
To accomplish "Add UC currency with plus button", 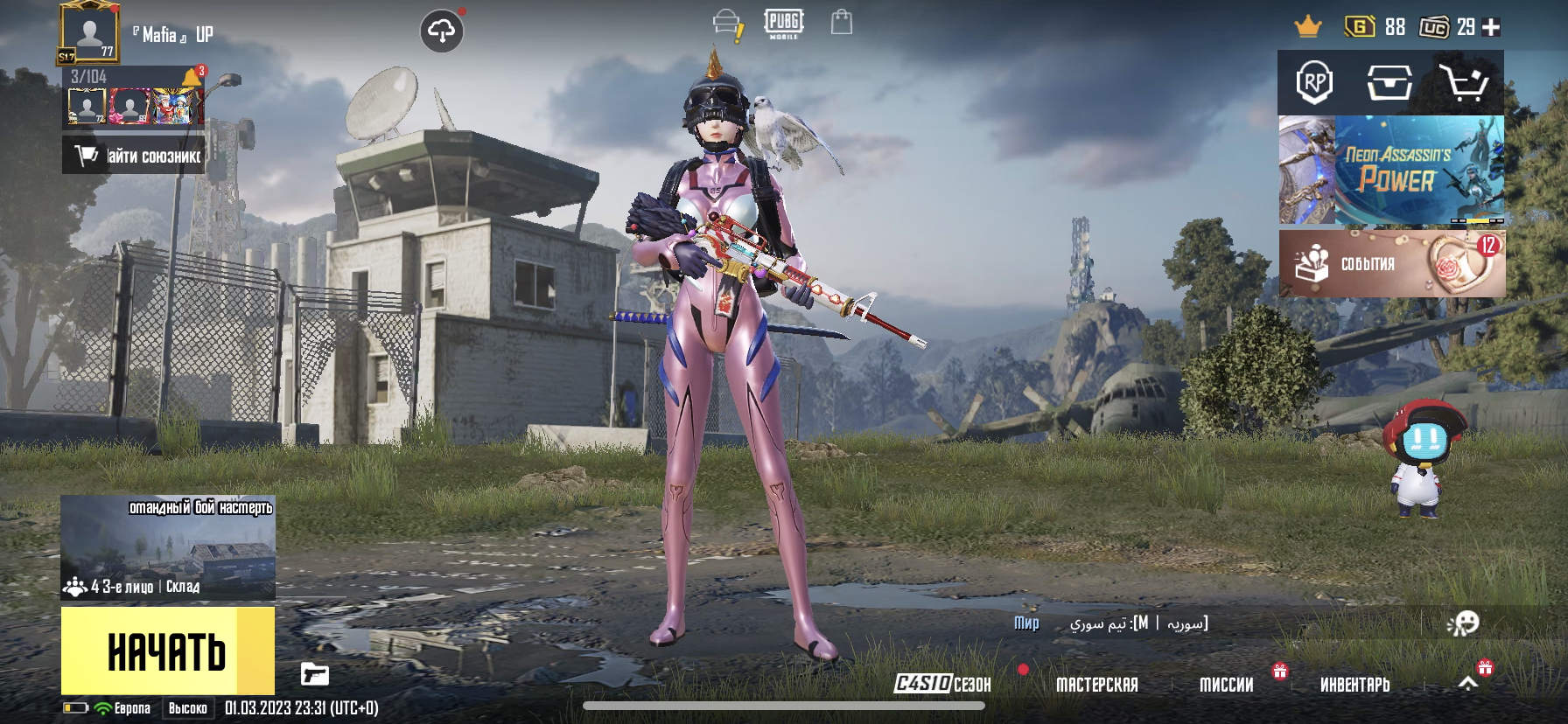I will tap(1492, 27).
